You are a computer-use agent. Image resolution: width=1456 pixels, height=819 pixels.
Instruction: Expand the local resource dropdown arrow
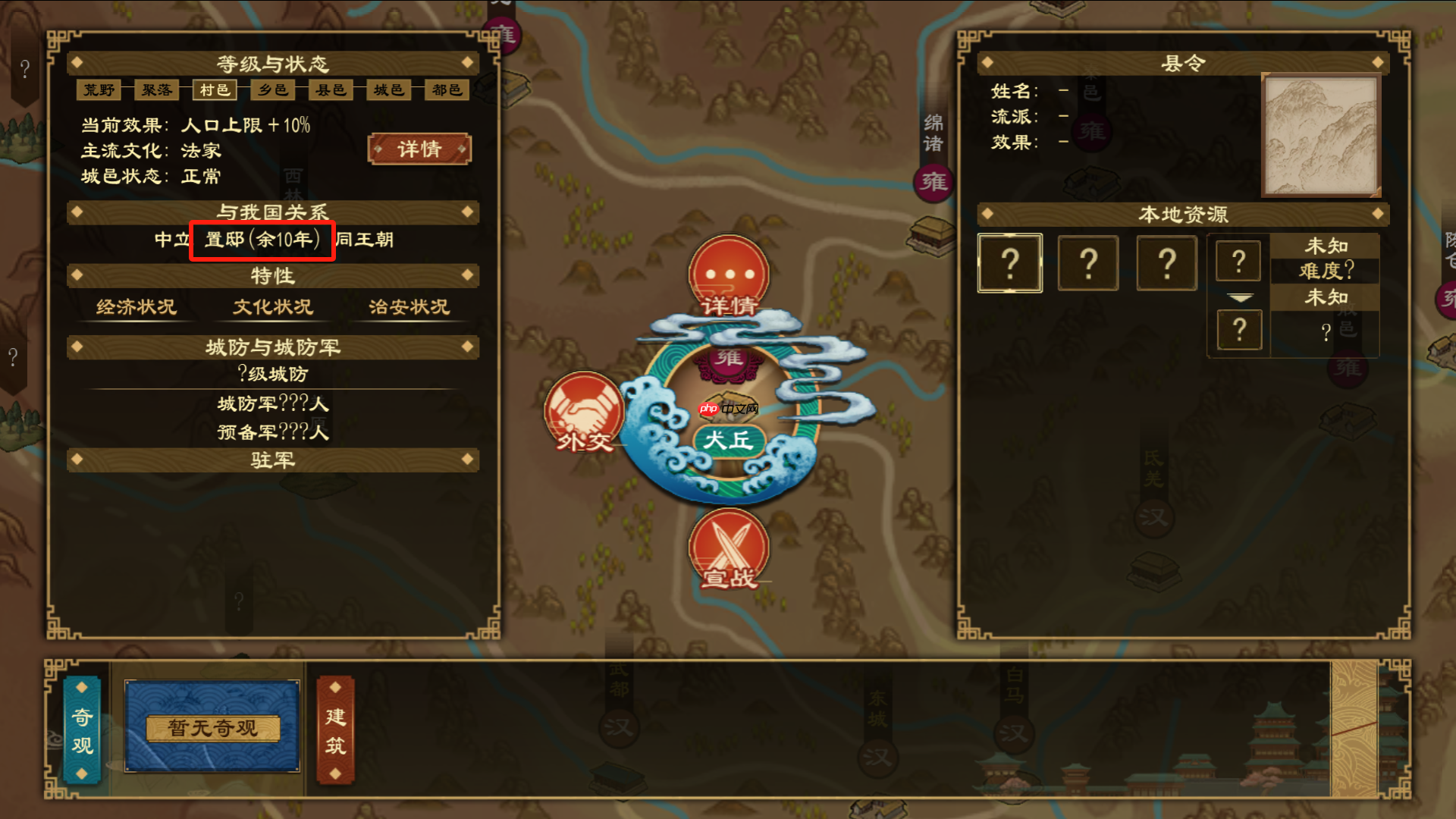click(x=1240, y=298)
